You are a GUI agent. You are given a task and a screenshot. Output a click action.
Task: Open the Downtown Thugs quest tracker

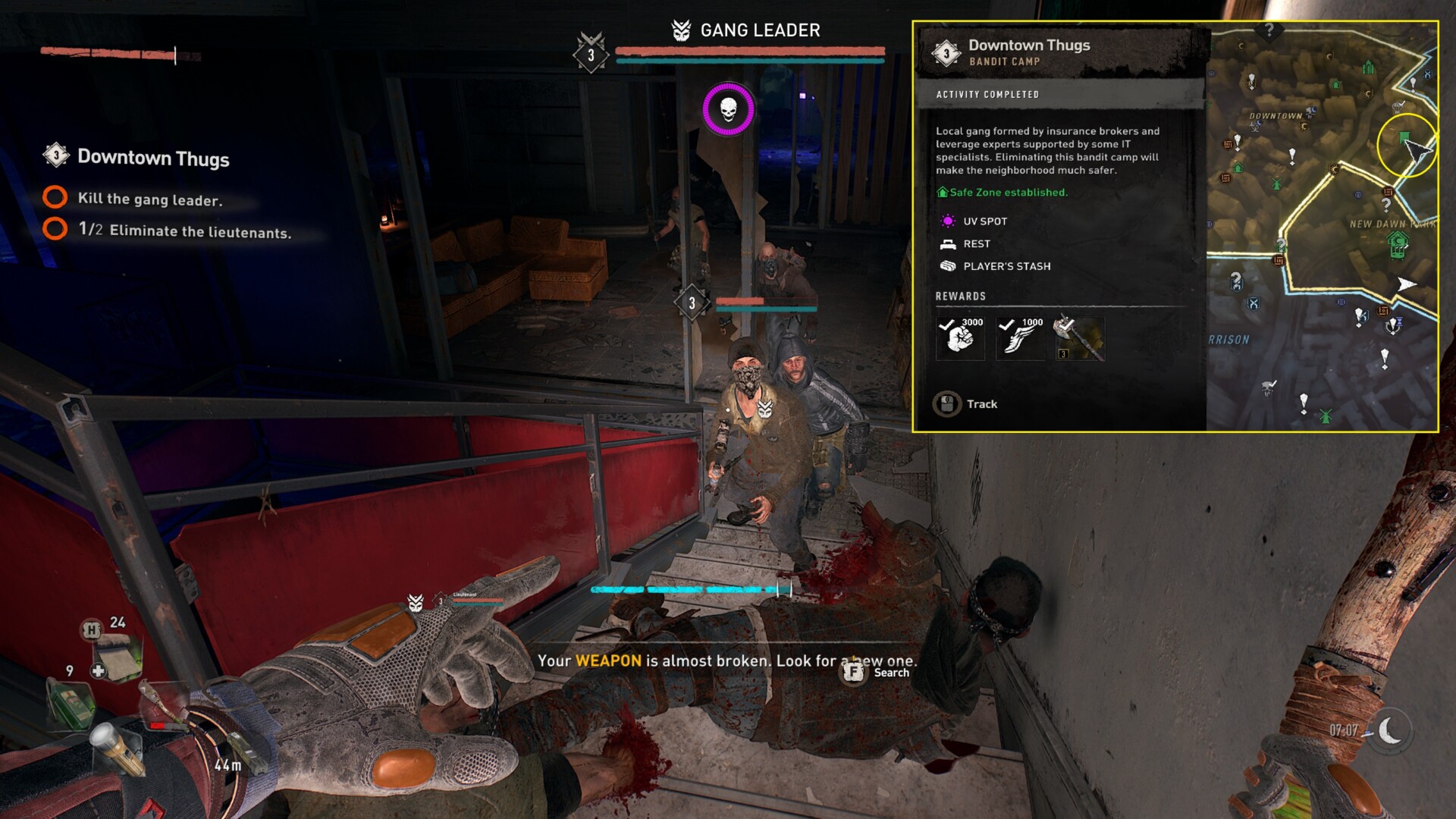point(152,158)
